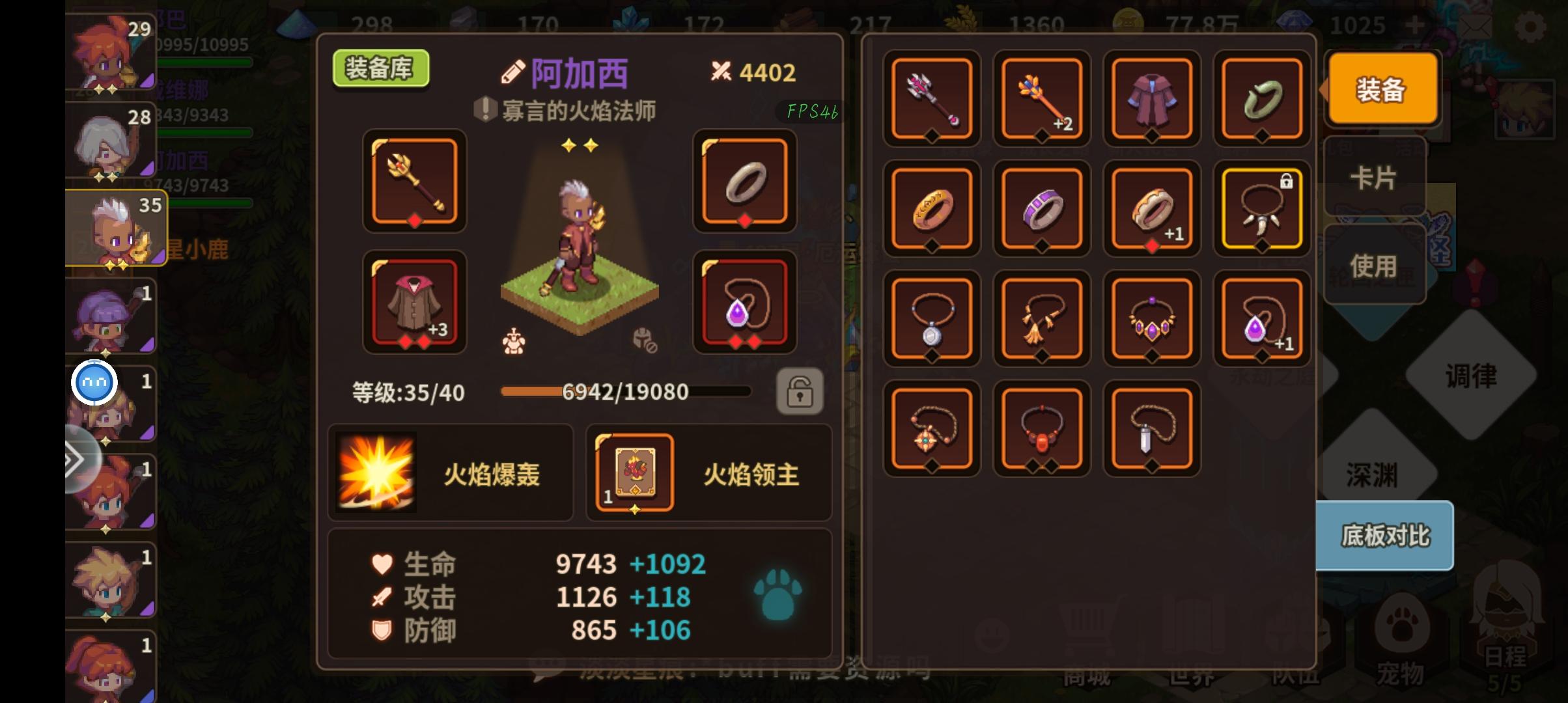
Task: Select the 火焰领主 card
Action: tap(634, 472)
